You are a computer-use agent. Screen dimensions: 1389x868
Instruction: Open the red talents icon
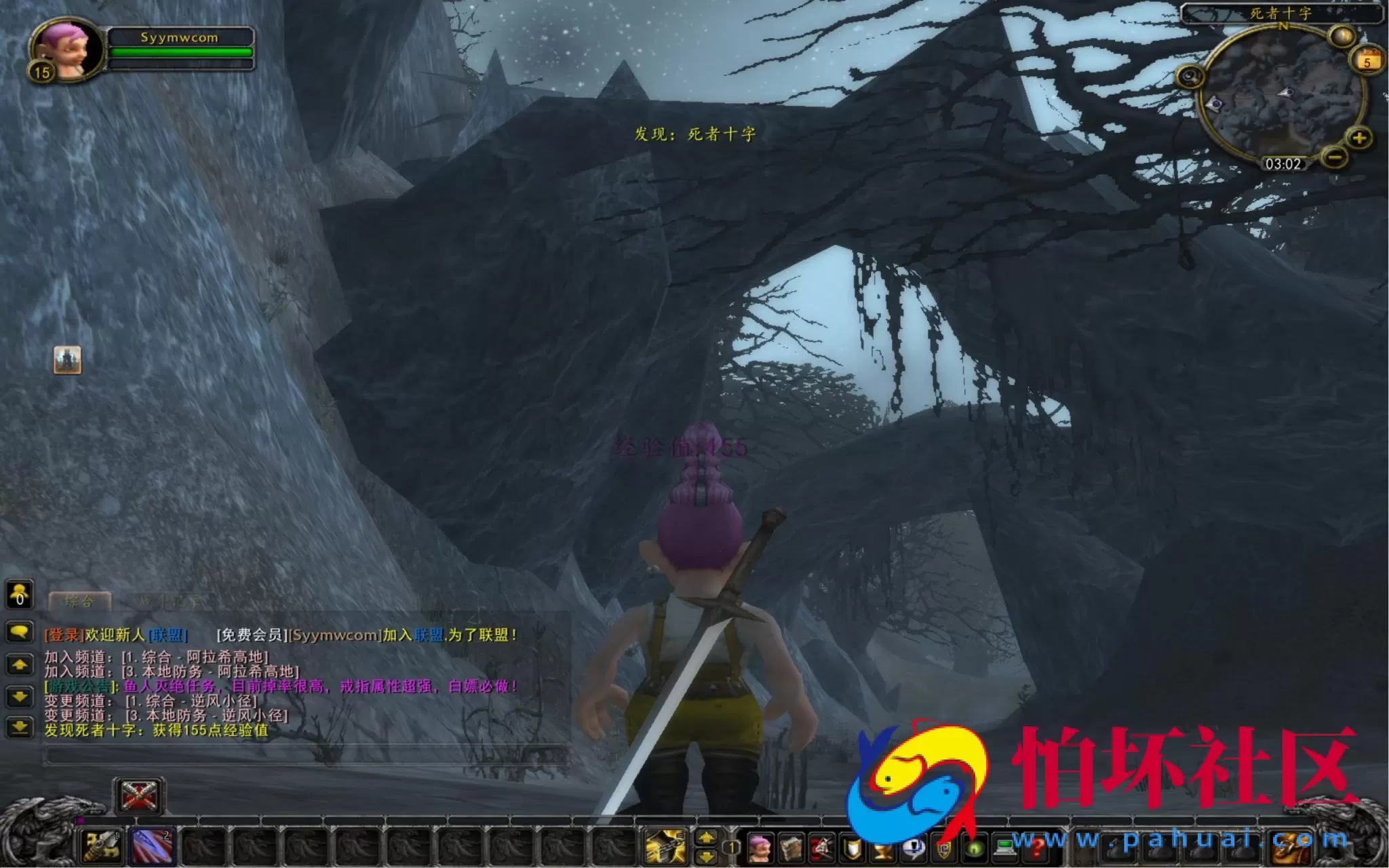click(821, 848)
